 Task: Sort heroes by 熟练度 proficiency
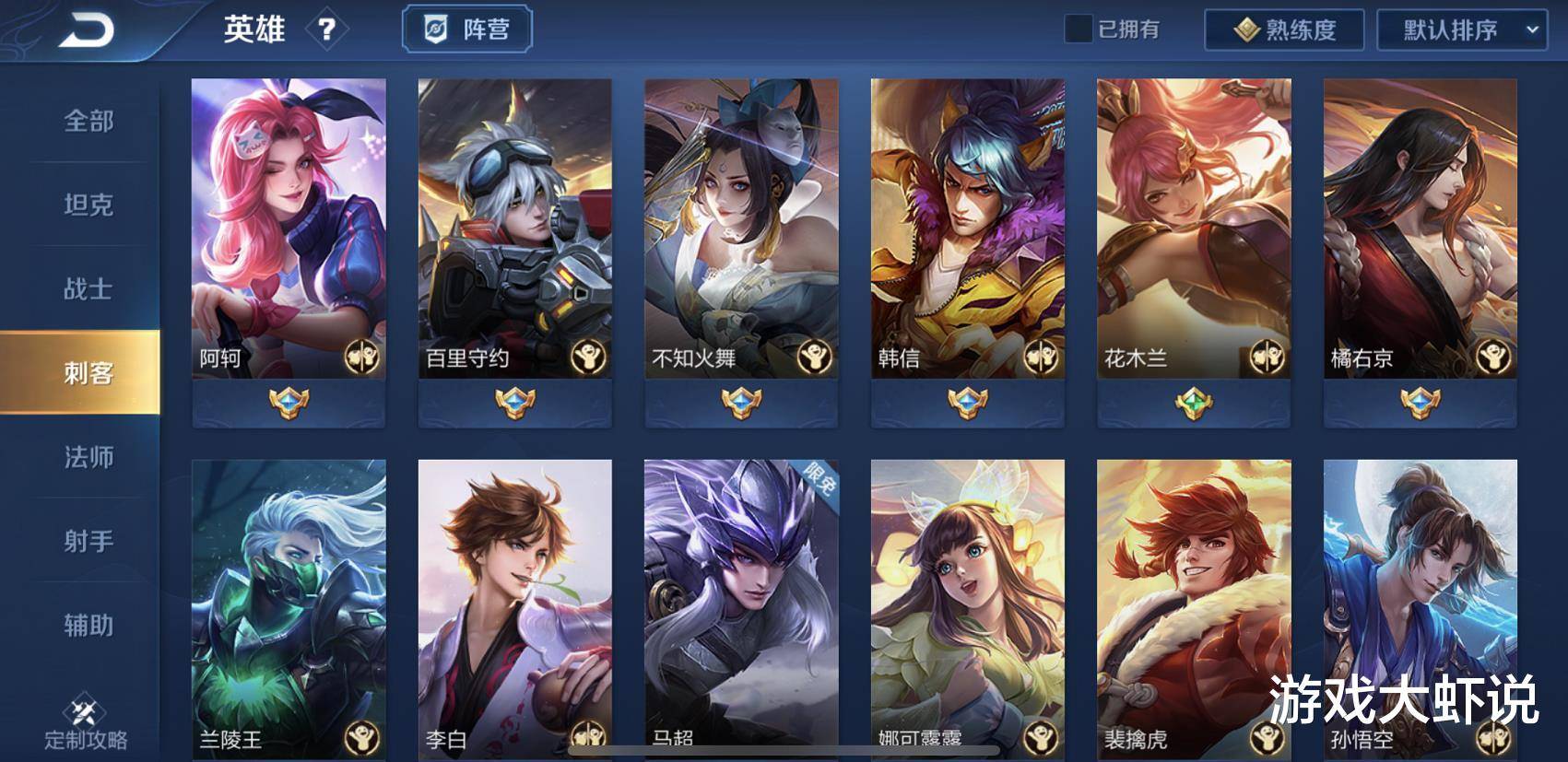click(x=1284, y=30)
